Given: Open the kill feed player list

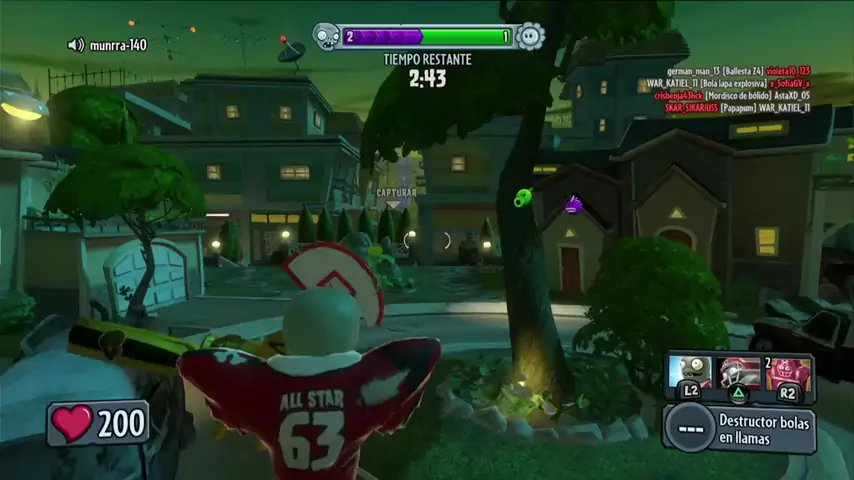Looking at the screenshot, I should click(x=738, y=89).
